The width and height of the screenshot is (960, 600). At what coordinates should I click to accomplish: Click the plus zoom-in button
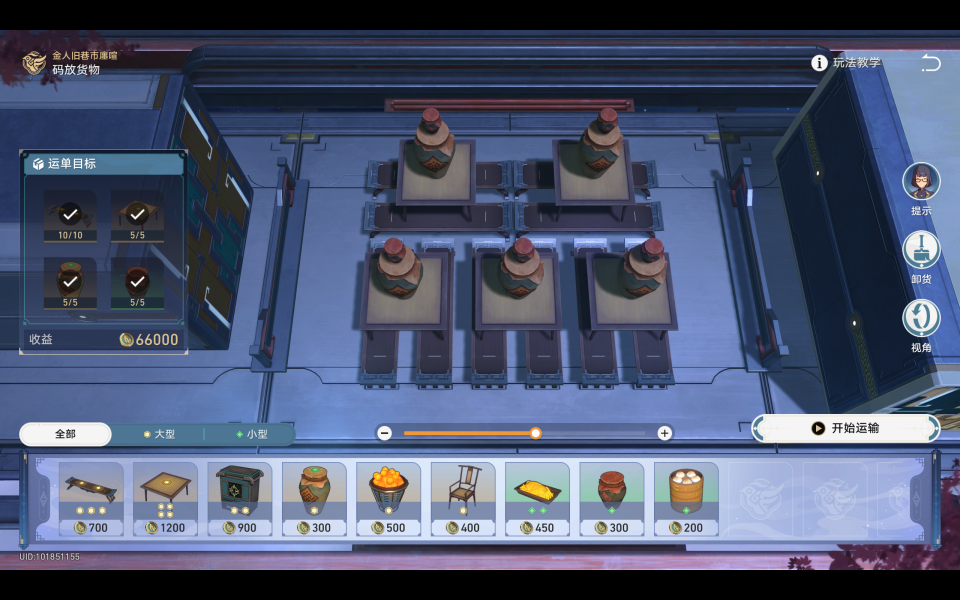click(664, 433)
